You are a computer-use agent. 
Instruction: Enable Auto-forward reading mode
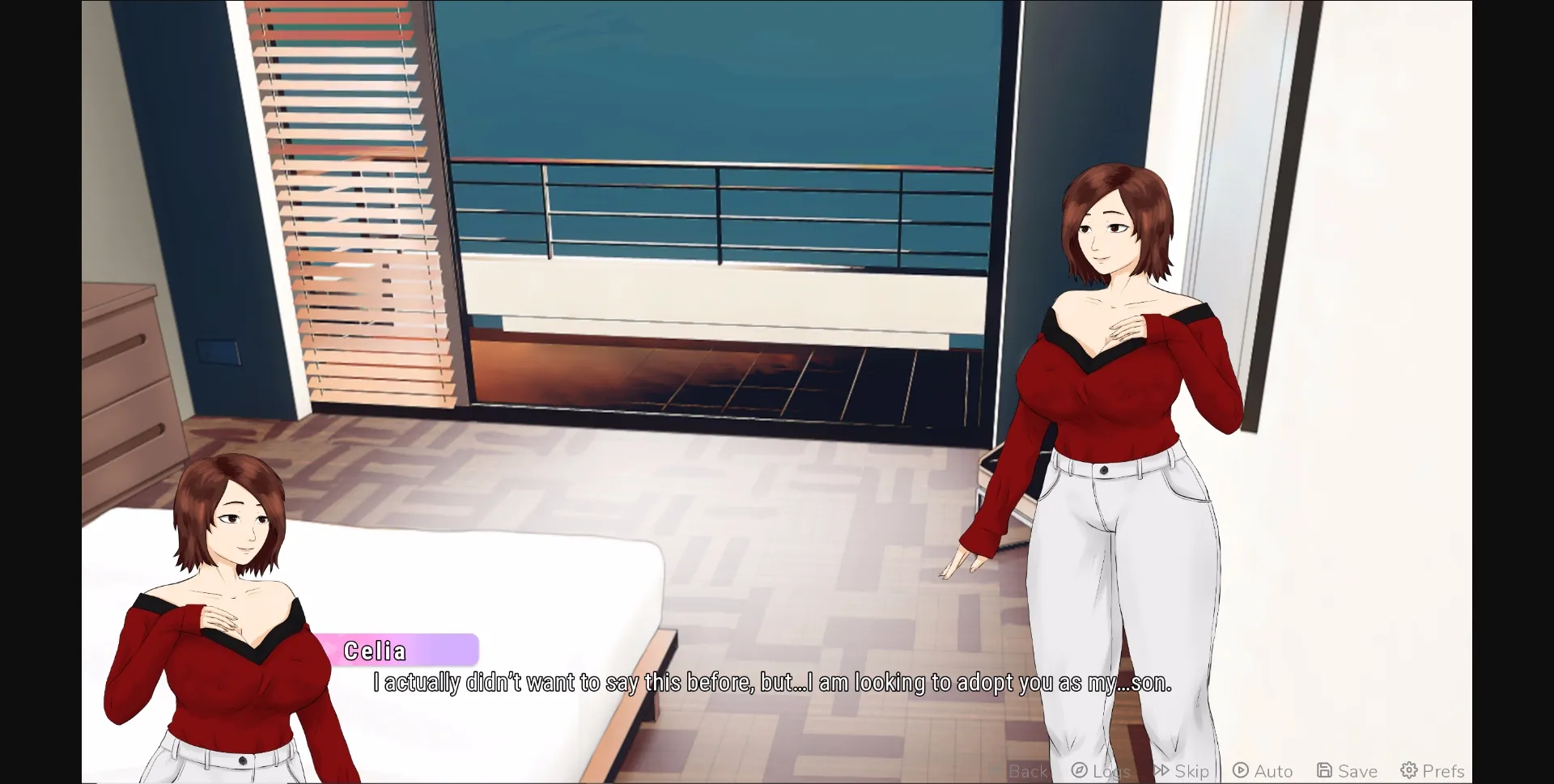click(x=1263, y=771)
